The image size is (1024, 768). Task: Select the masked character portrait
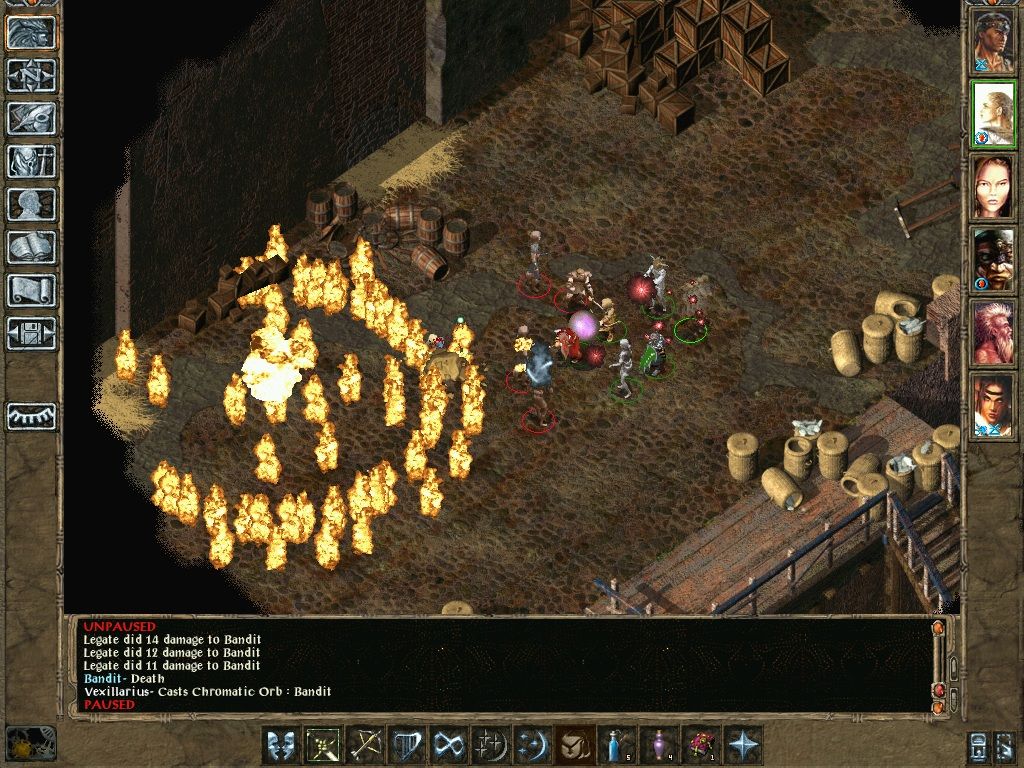(994, 260)
